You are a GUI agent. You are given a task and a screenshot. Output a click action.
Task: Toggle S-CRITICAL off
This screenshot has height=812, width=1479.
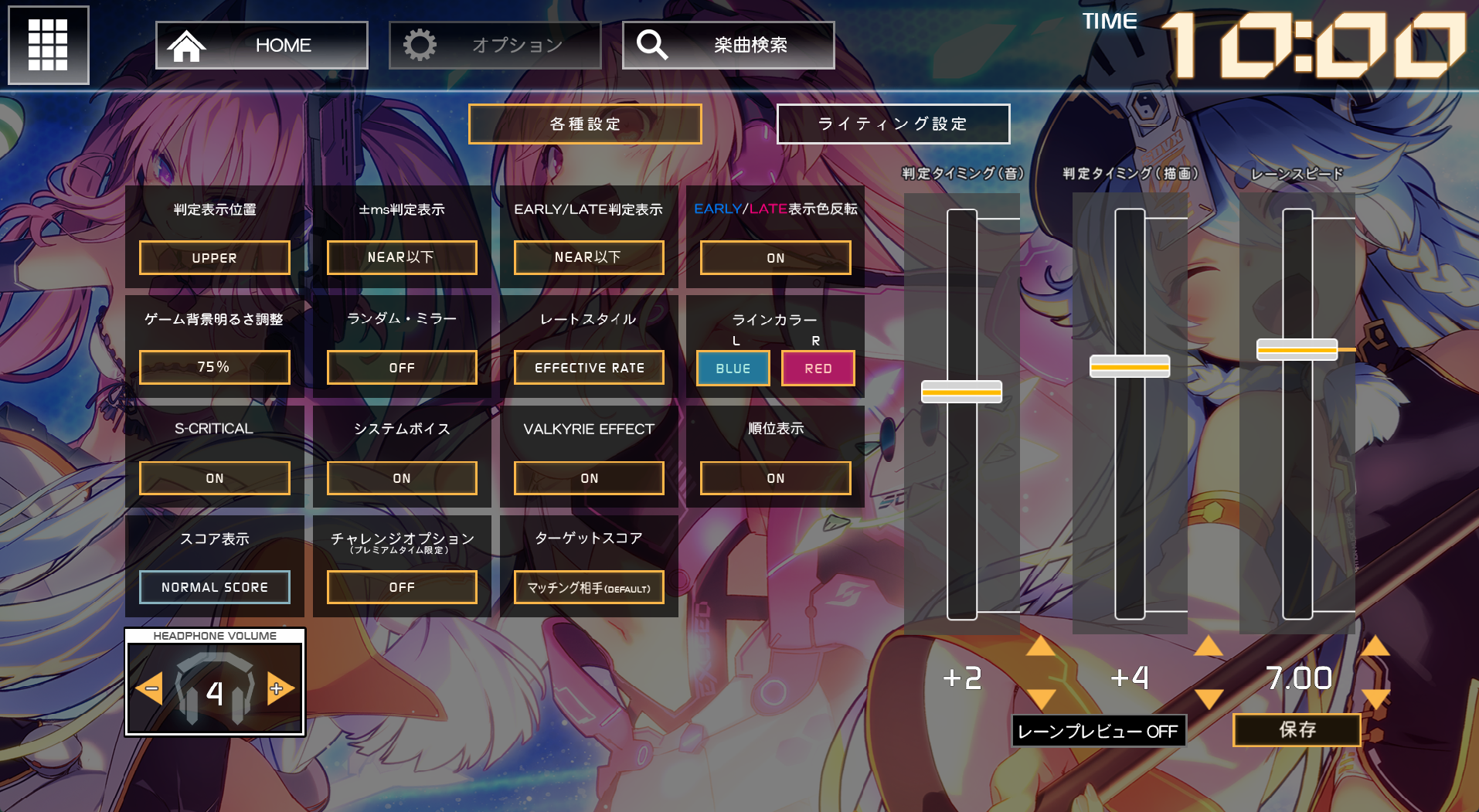[214, 477]
